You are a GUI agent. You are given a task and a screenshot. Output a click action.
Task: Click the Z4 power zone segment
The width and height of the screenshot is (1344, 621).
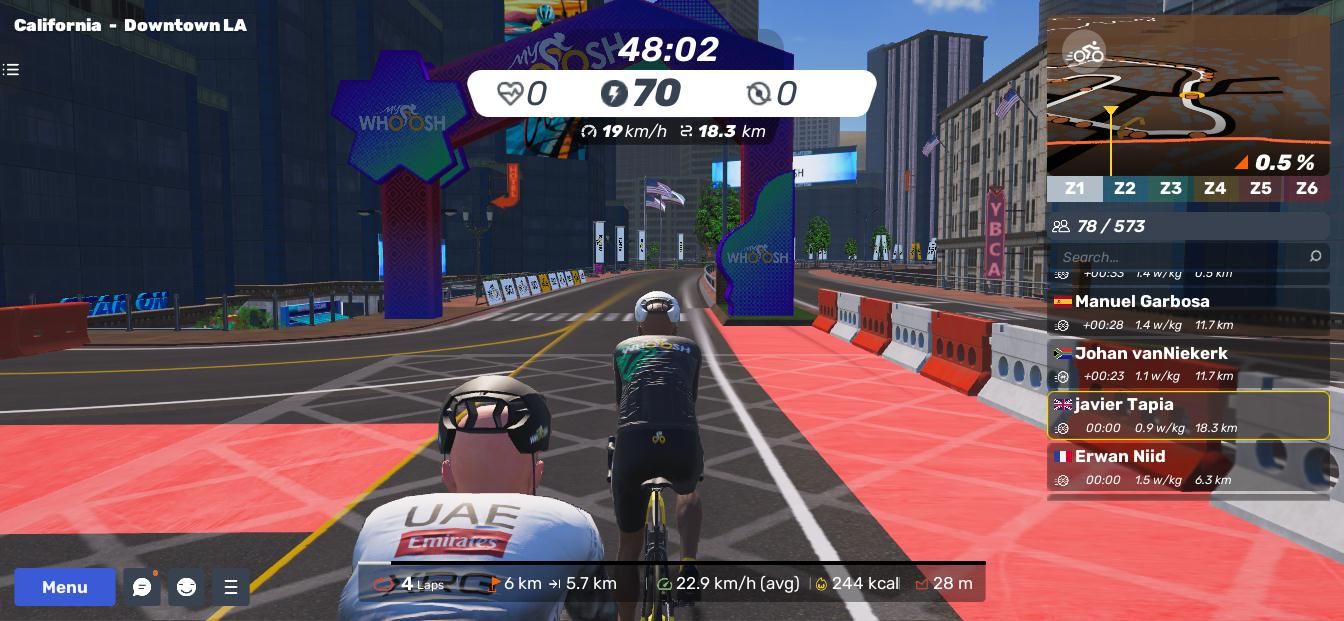[1214, 188]
